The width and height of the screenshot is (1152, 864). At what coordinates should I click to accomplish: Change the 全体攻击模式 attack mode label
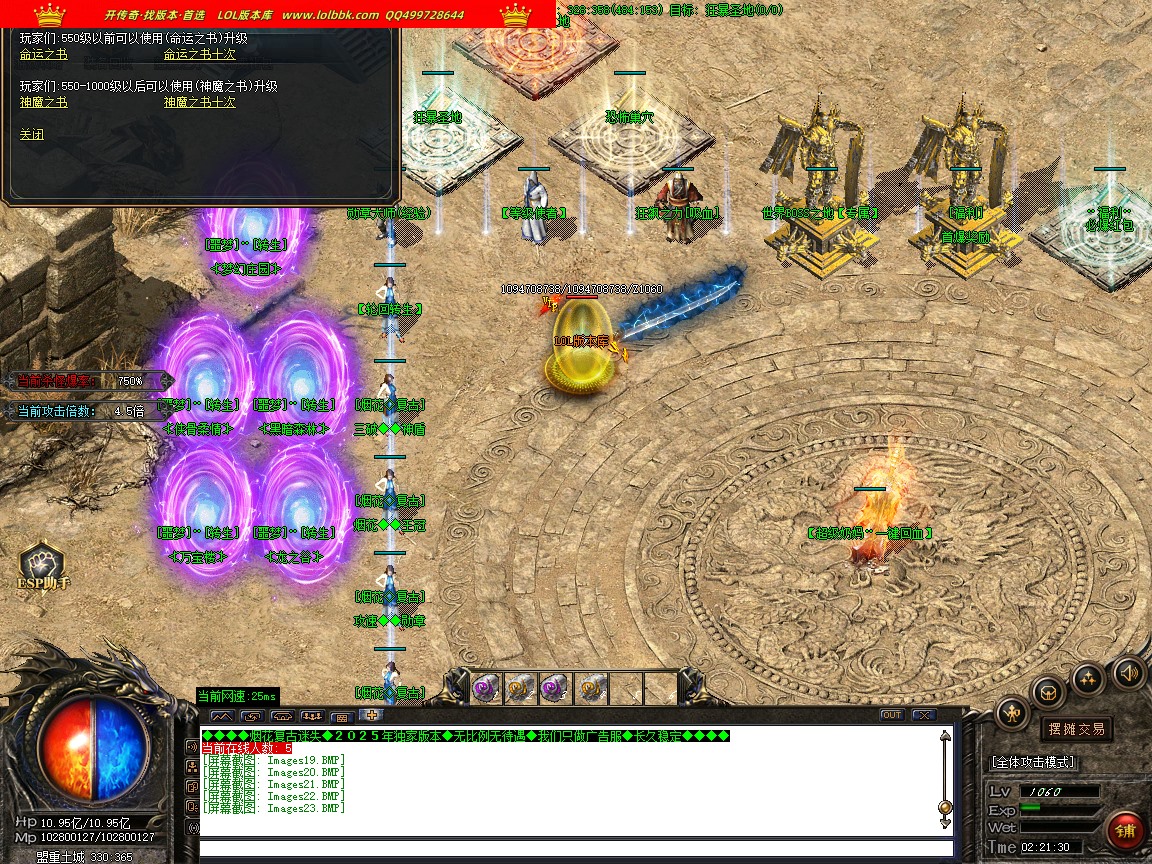click(1033, 762)
